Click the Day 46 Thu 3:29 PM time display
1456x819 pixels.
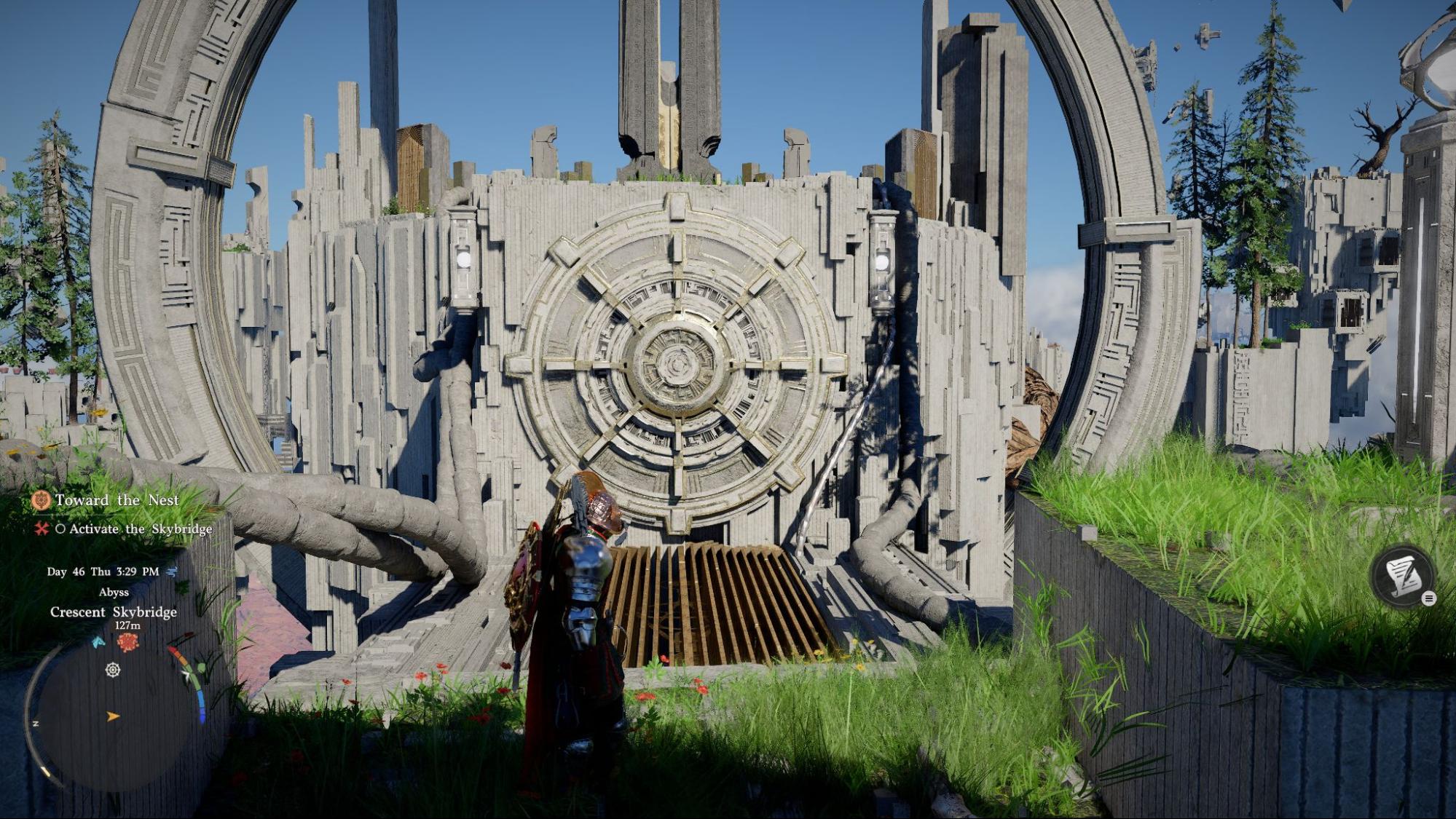point(103,571)
